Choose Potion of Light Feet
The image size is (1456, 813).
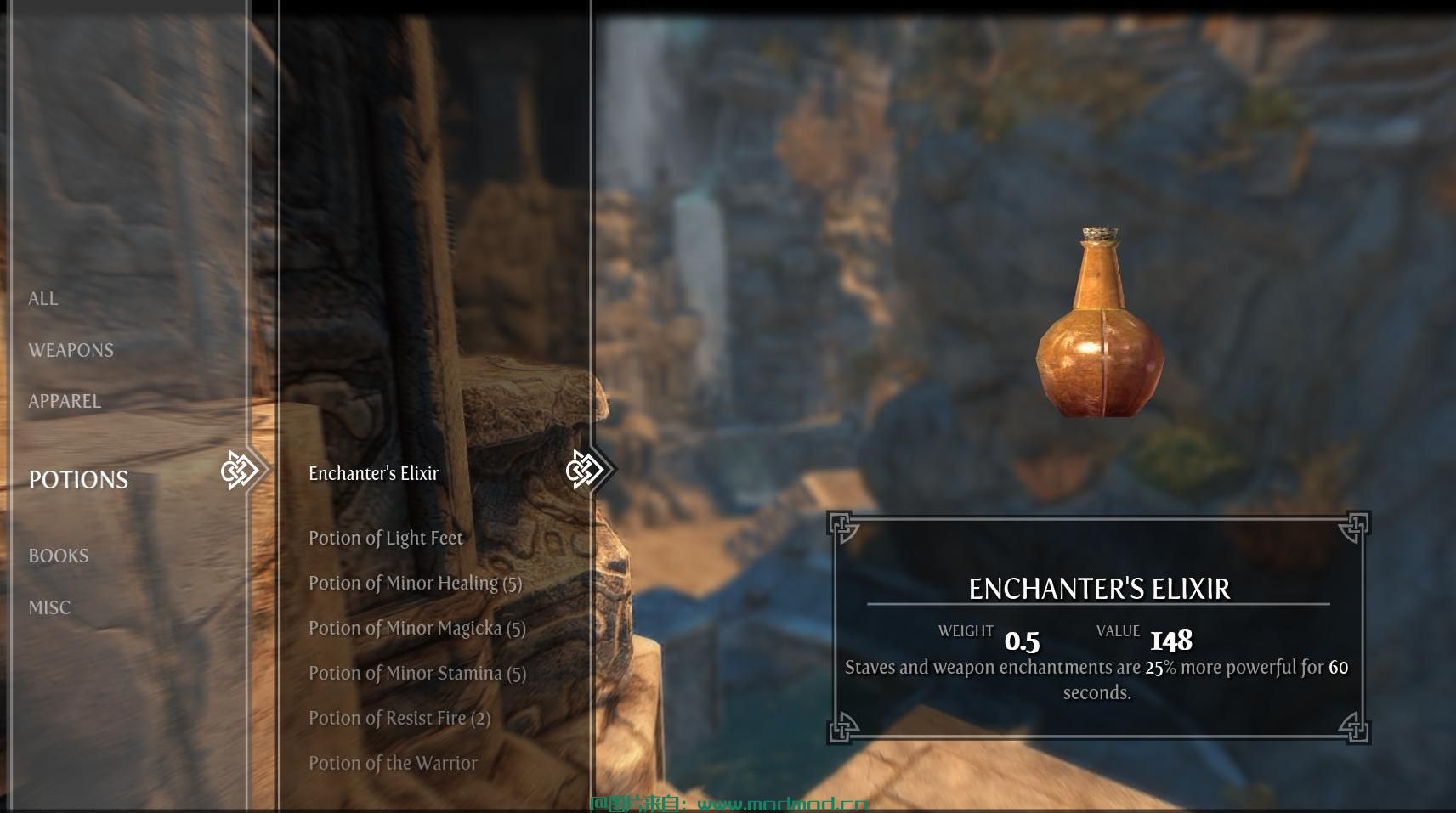coord(385,539)
